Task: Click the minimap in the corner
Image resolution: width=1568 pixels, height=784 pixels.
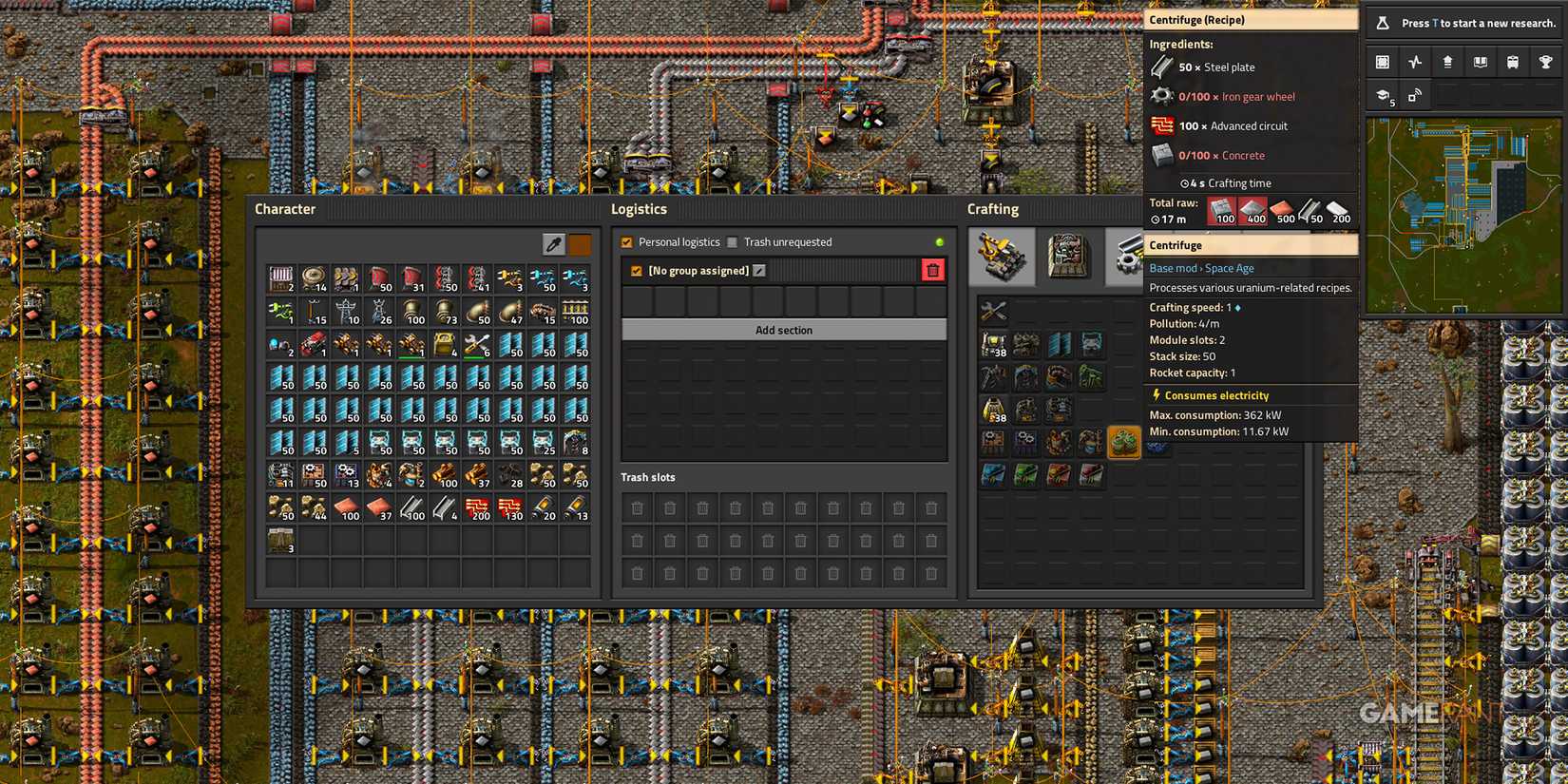Action: click(1463, 214)
